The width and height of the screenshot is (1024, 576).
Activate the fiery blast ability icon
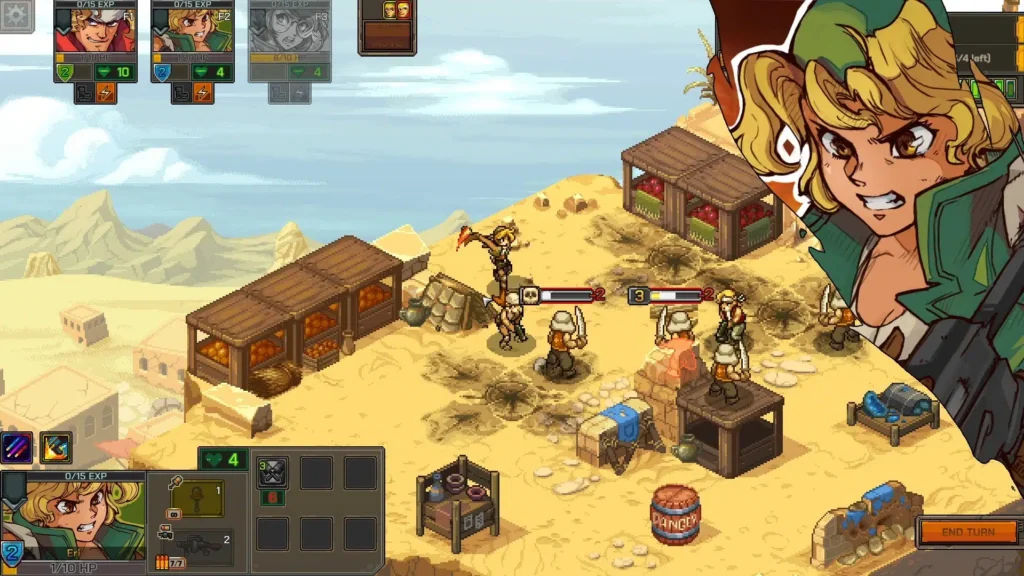56,447
